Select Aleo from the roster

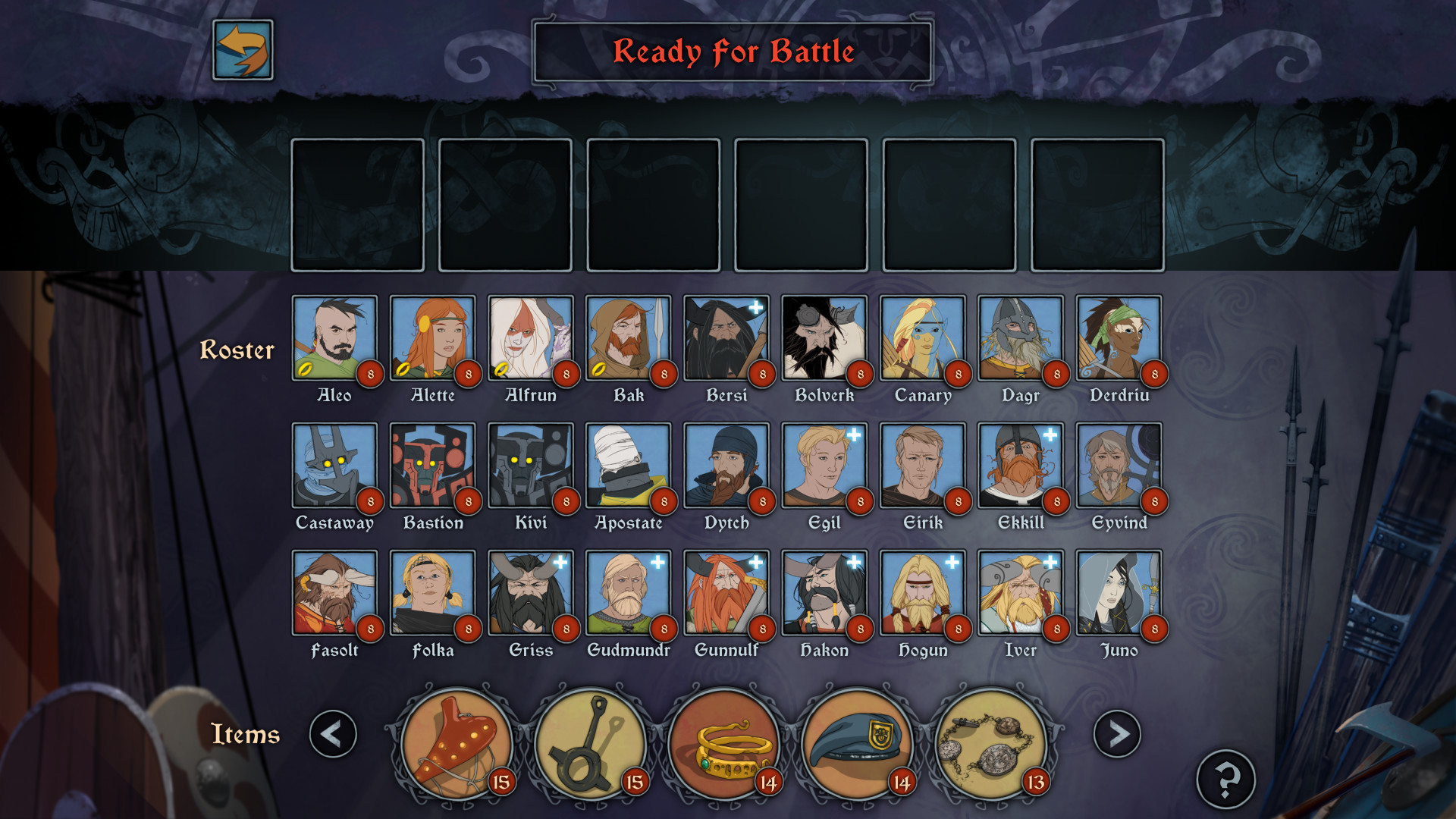(x=334, y=337)
